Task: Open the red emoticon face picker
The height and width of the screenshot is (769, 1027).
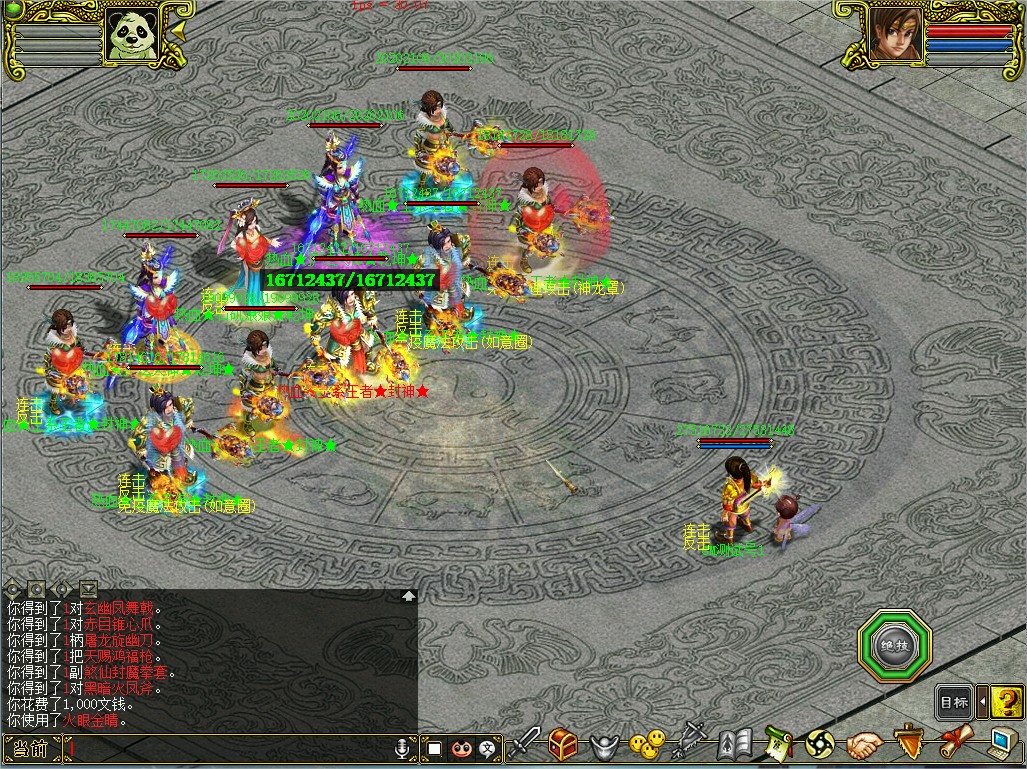Action: point(461,748)
